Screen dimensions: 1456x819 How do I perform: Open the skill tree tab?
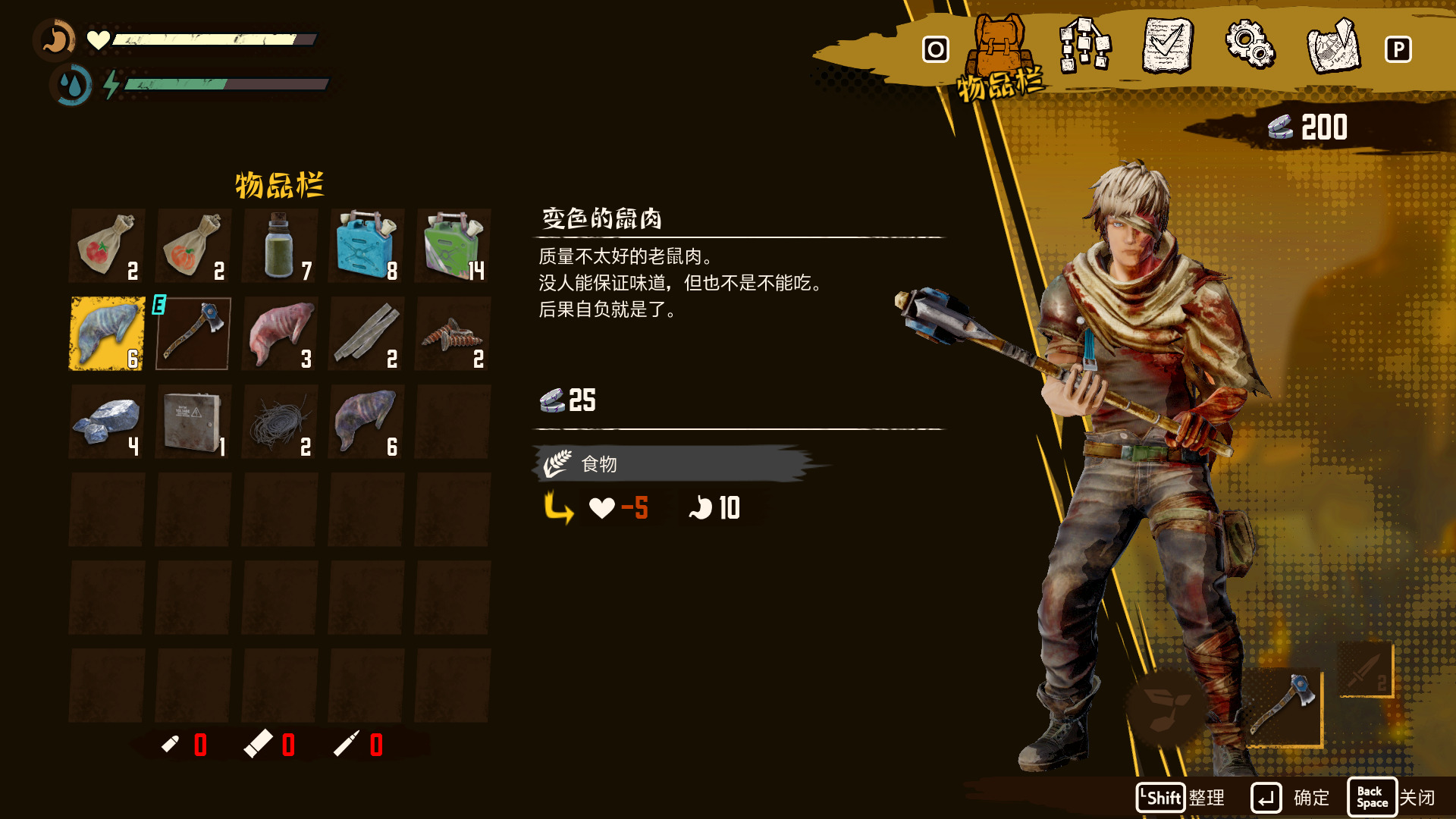(1084, 47)
